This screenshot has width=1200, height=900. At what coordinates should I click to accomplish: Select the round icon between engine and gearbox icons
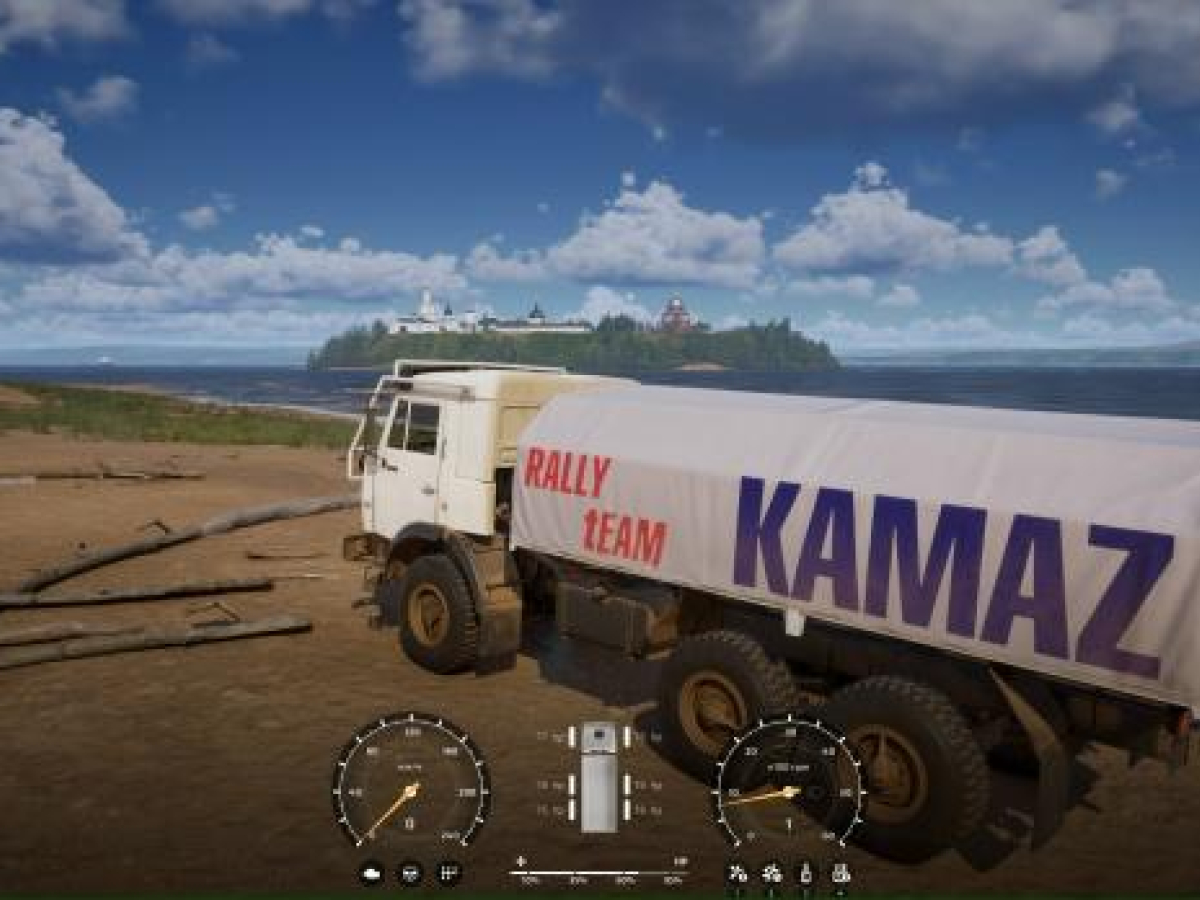(x=410, y=873)
